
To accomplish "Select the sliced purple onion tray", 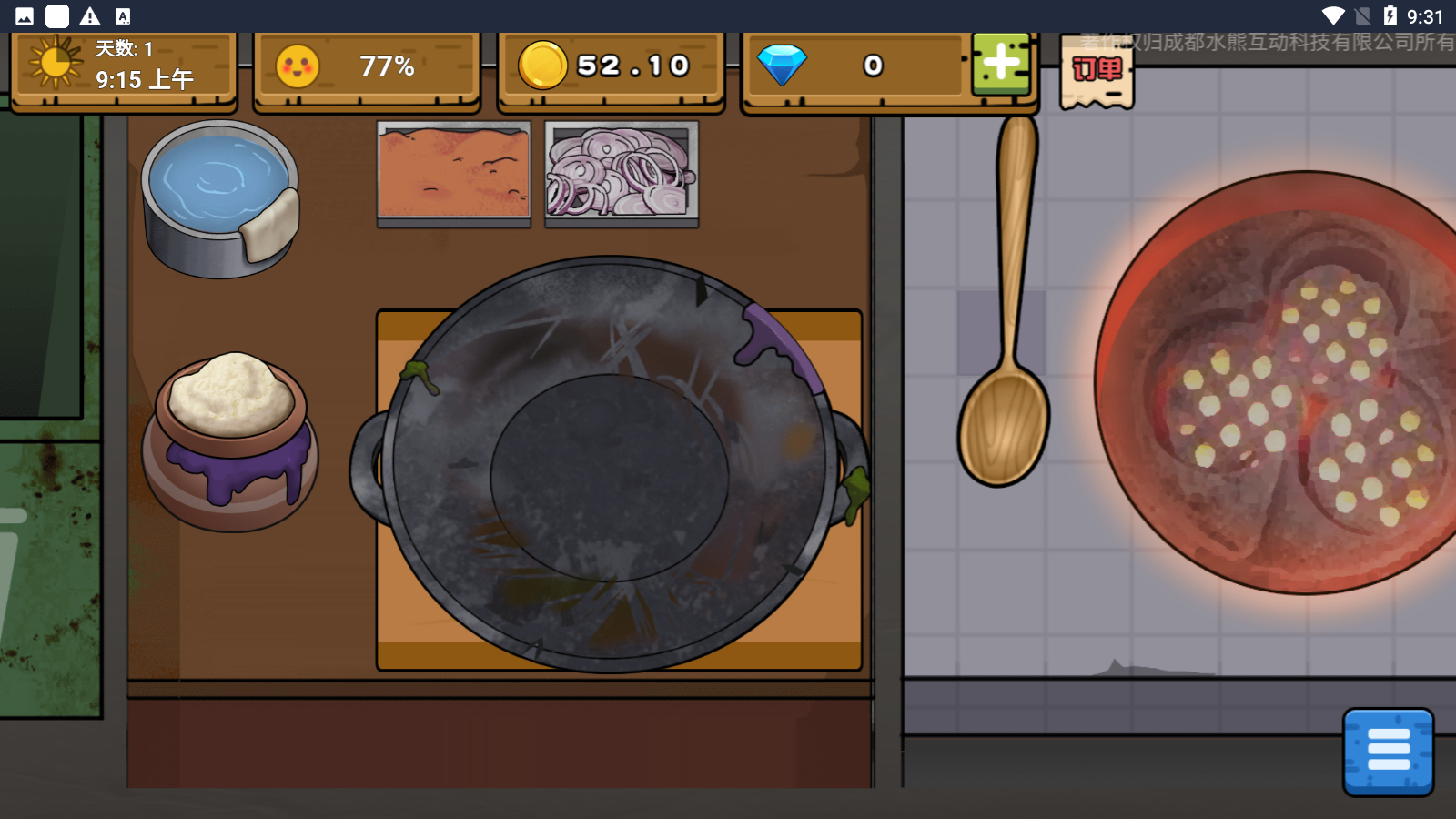I will click(622, 173).
